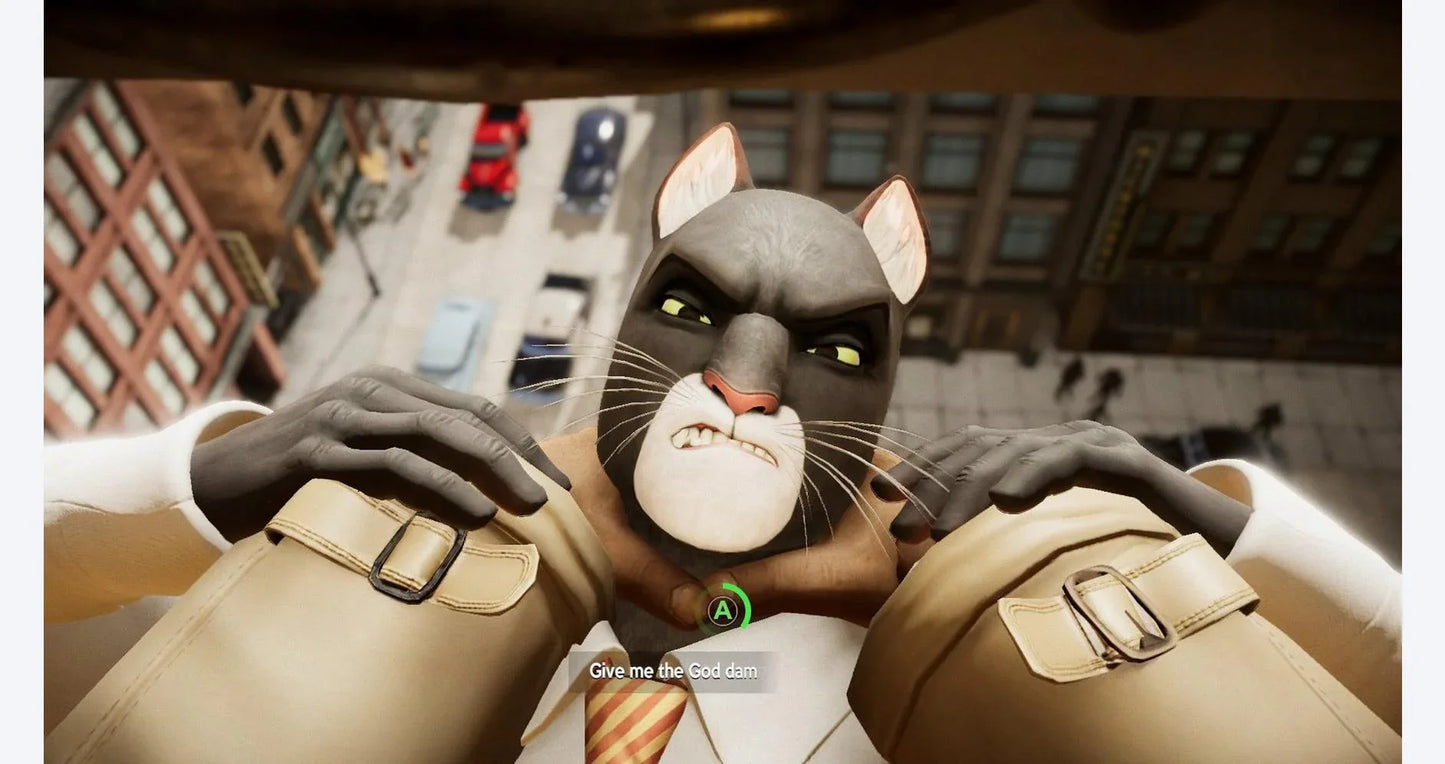Click the circular A quick-time icon
The height and width of the screenshot is (764, 1445).
click(x=722, y=608)
